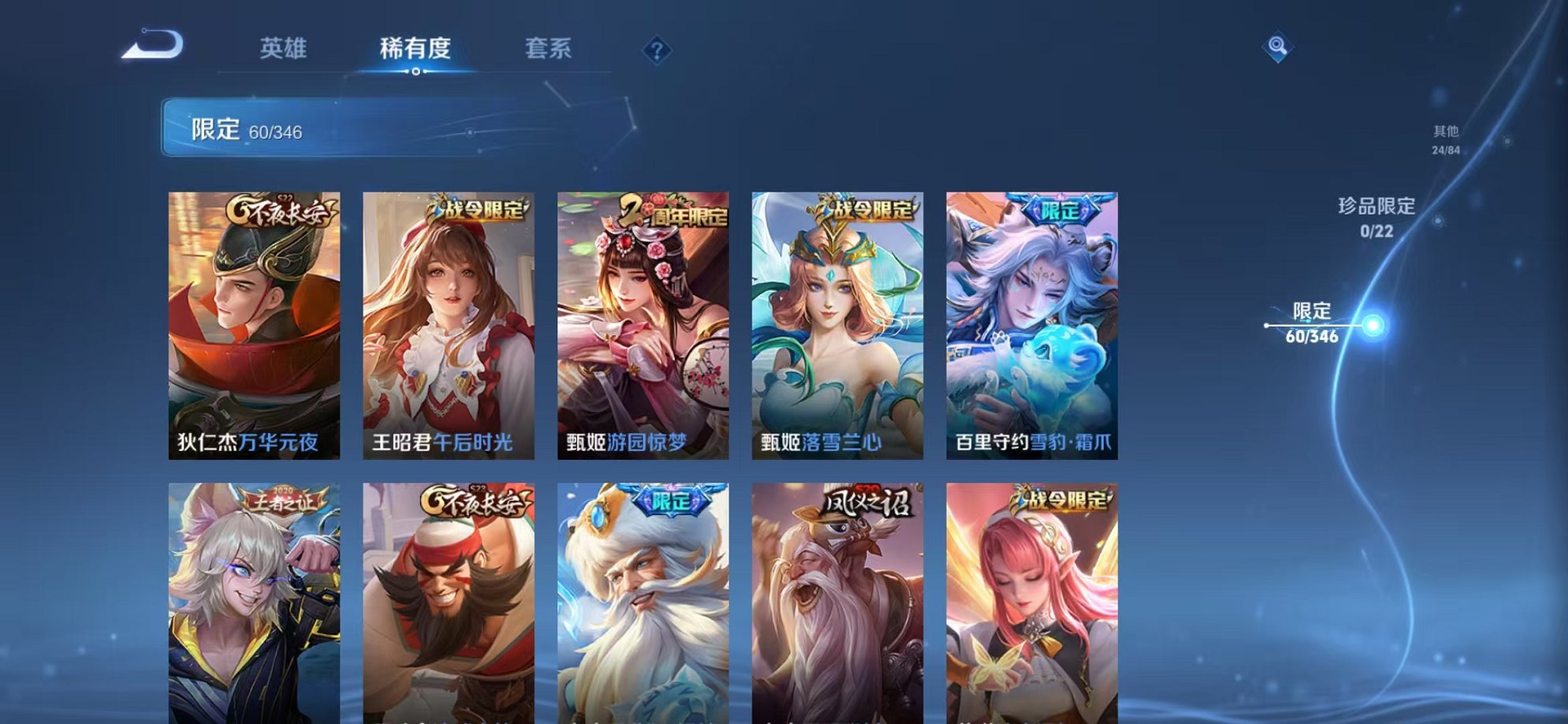Click the 不夜长安 badge on 狄仁杰's skin

tap(281, 208)
